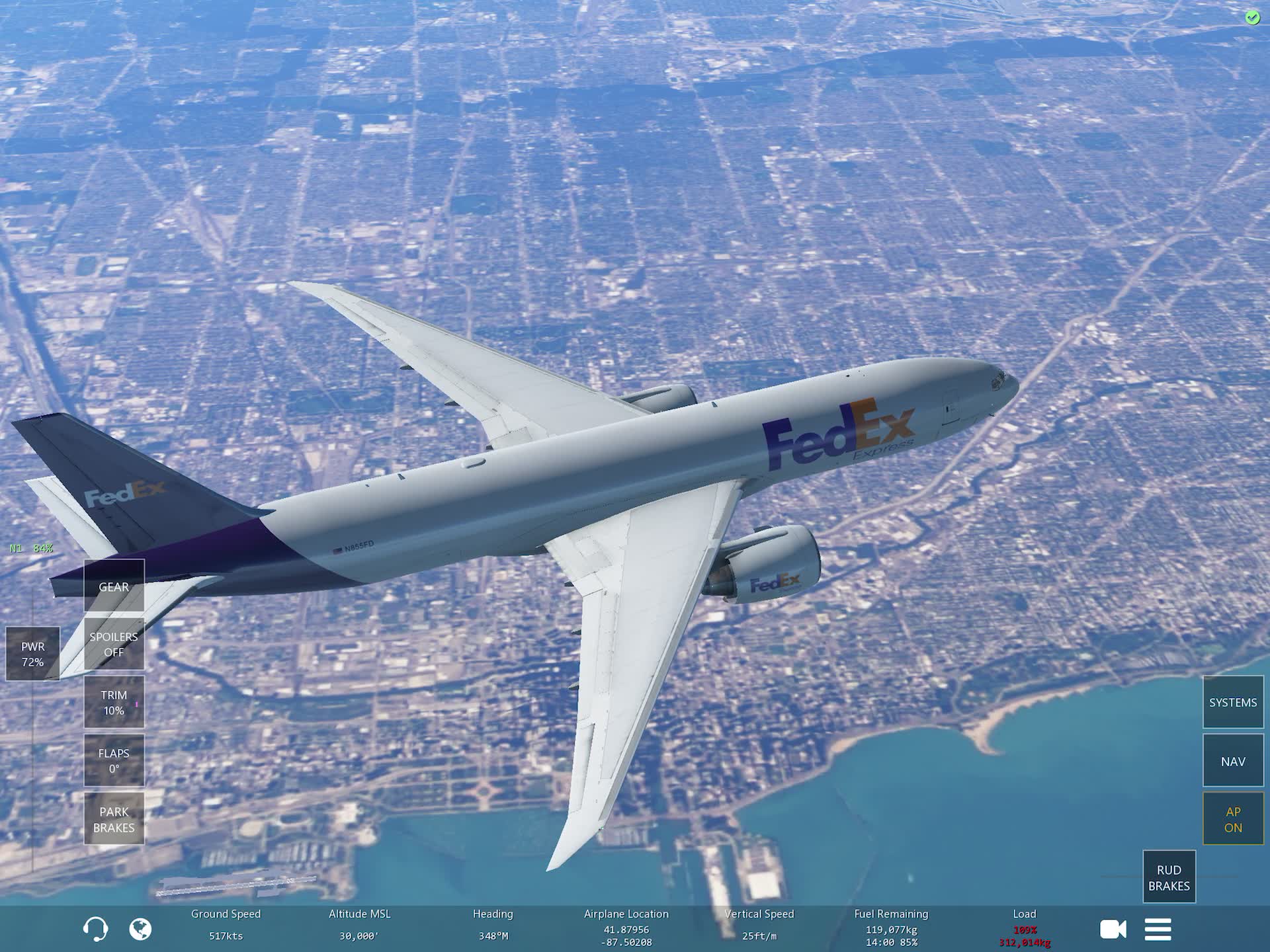Adjust the PWR 72% throttle slider
This screenshot has width=1270, height=952.
point(32,654)
